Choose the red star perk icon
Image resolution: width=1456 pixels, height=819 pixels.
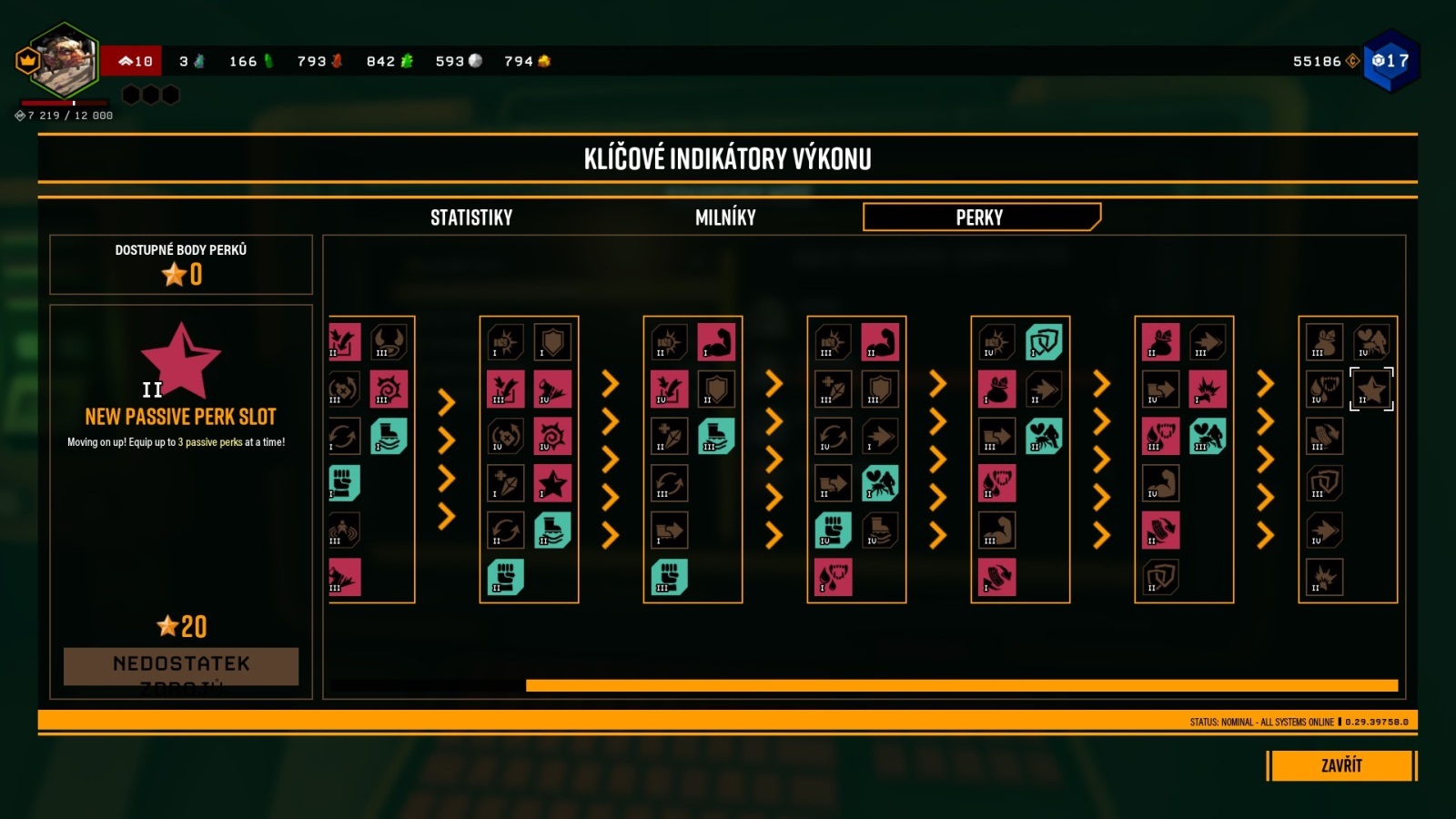[552, 483]
